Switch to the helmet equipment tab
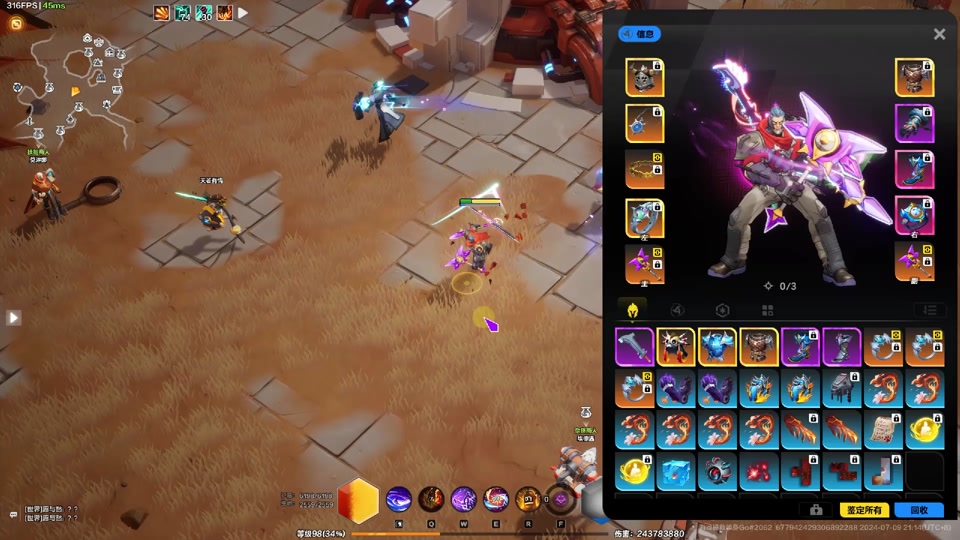This screenshot has height=540, width=960. (632, 310)
